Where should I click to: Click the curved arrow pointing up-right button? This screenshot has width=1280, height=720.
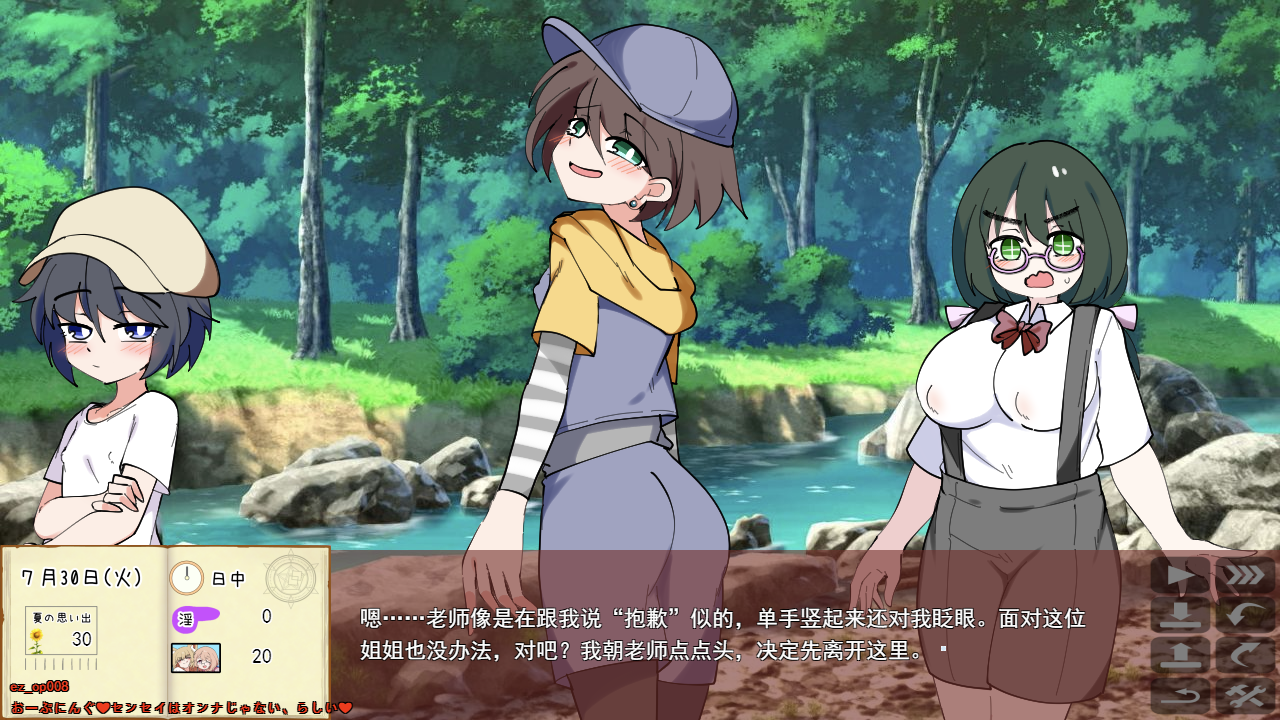tap(1244, 655)
